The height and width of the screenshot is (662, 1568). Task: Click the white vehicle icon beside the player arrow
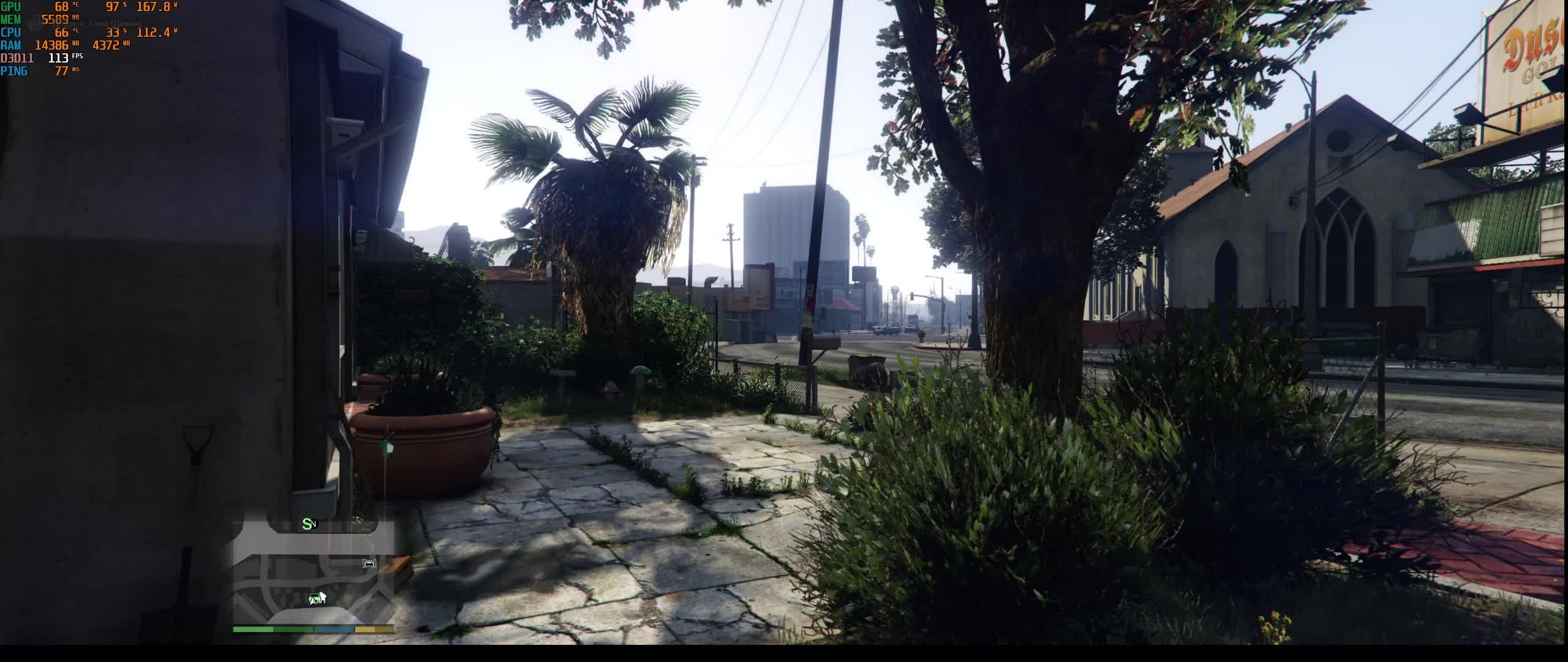323,597
